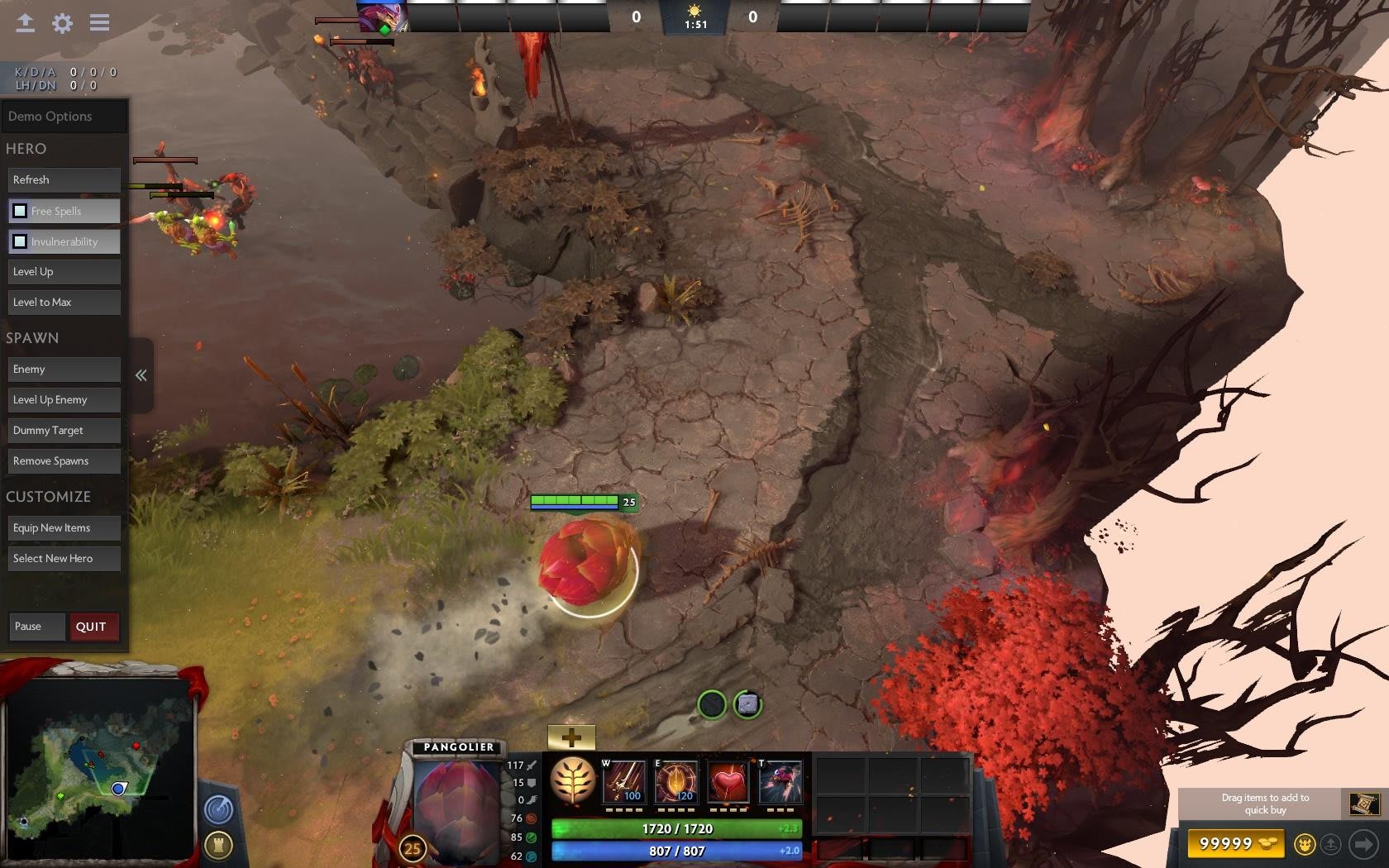The width and height of the screenshot is (1389, 868).
Task: Open the settings gear icon
Action: 62,23
